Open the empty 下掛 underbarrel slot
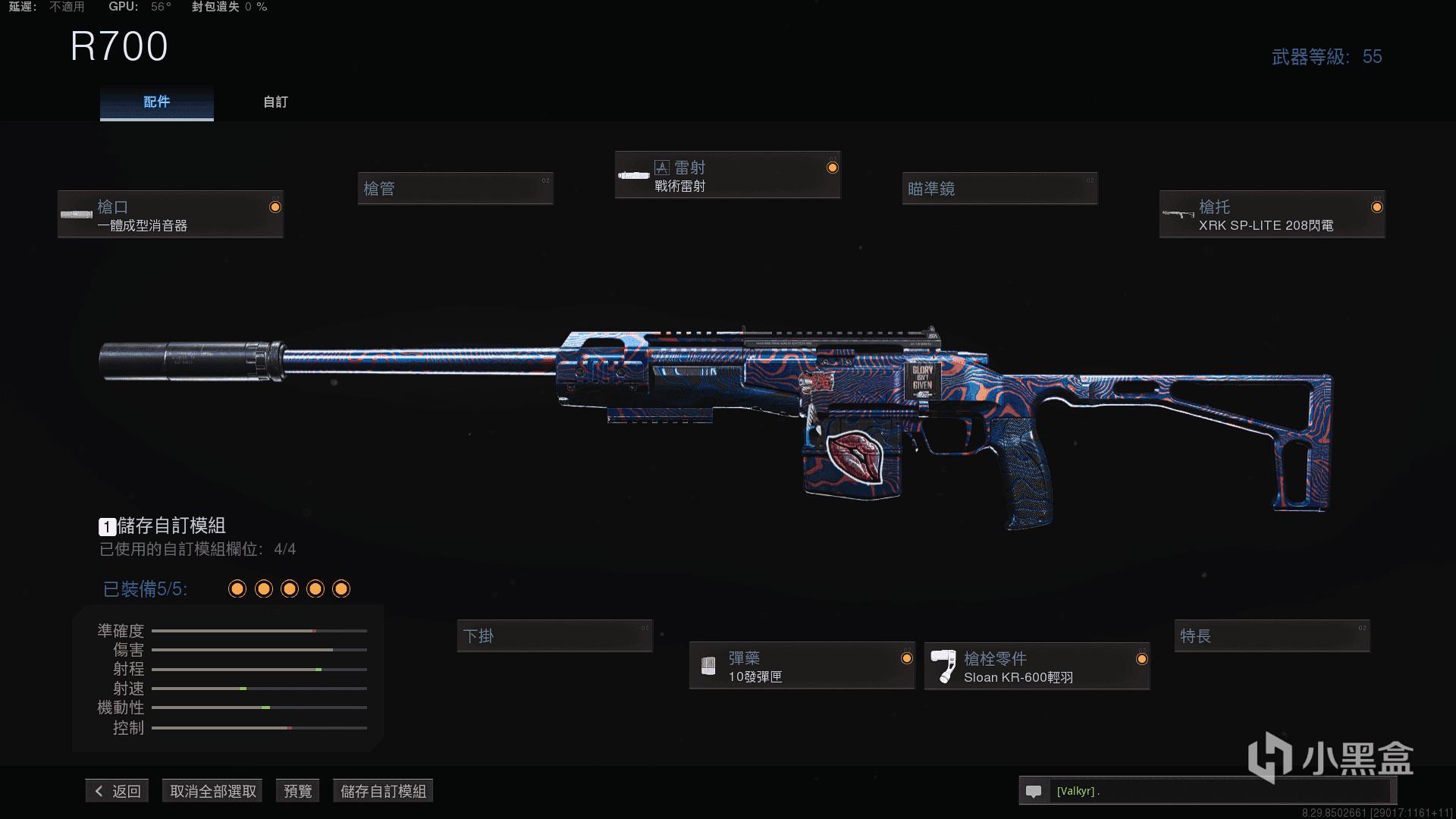 coord(554,636)
